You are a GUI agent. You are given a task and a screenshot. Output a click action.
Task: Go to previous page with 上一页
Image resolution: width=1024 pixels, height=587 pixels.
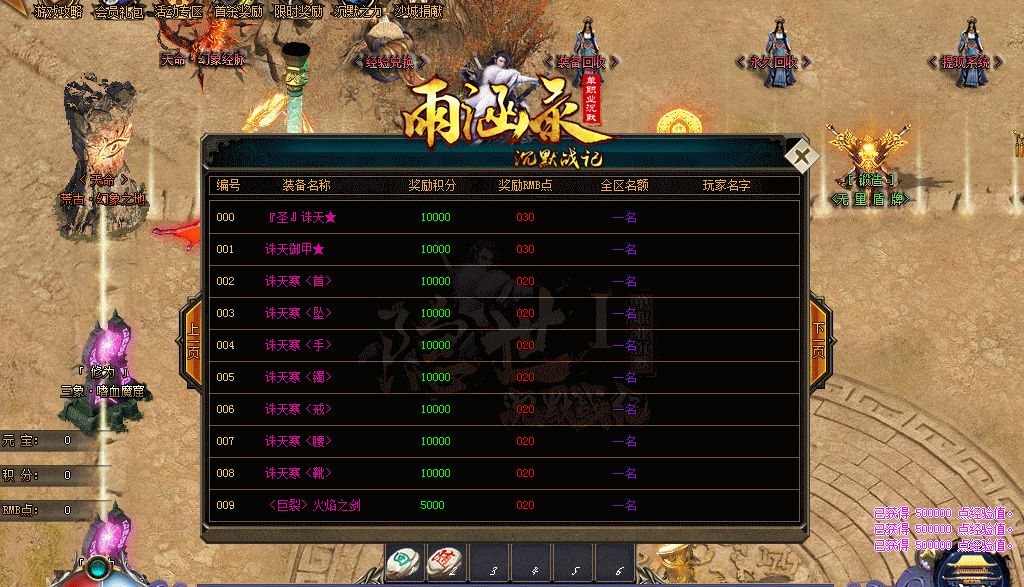(x=194, y=342)
